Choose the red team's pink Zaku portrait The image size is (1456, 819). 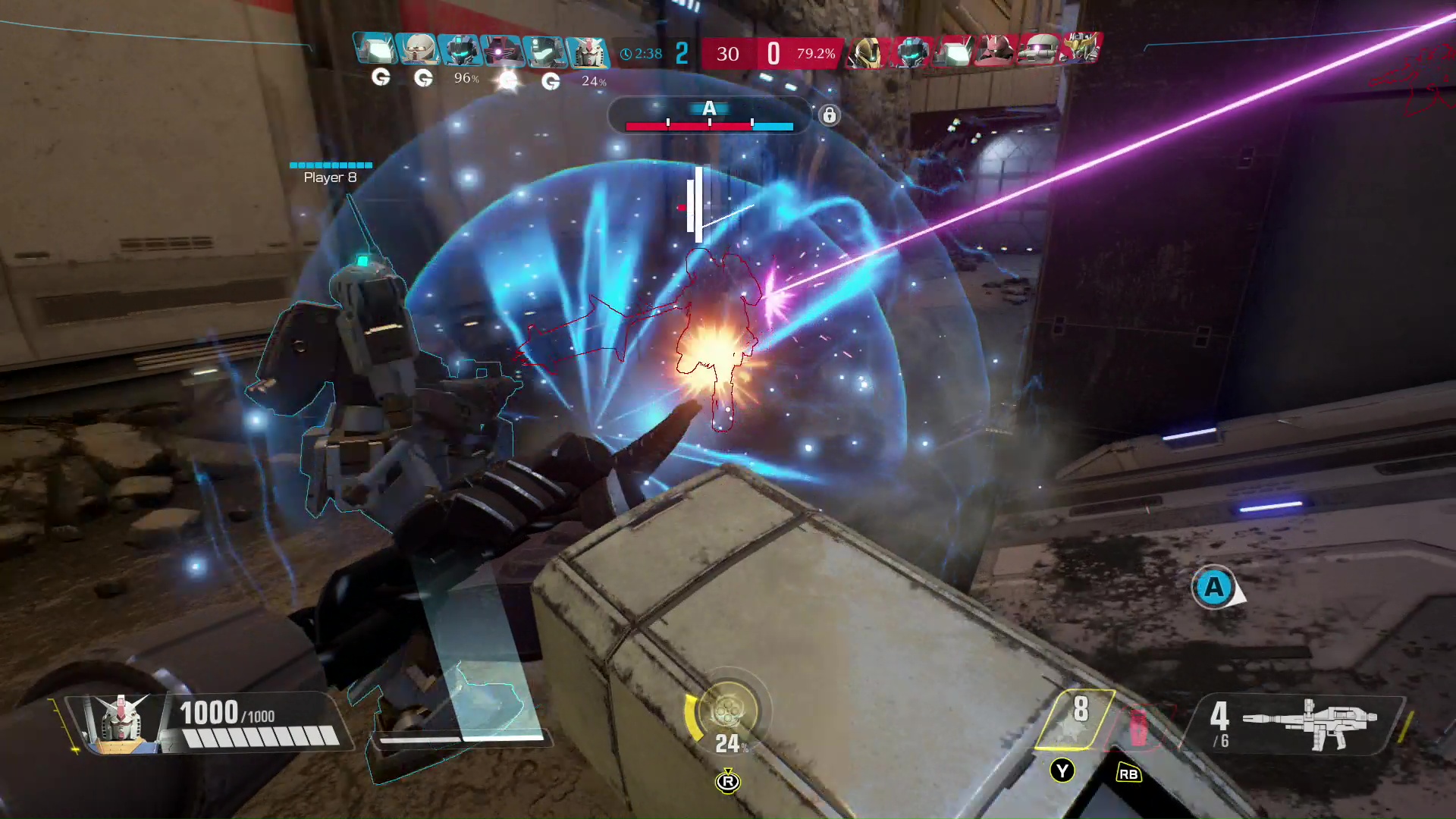pos(994,52)
